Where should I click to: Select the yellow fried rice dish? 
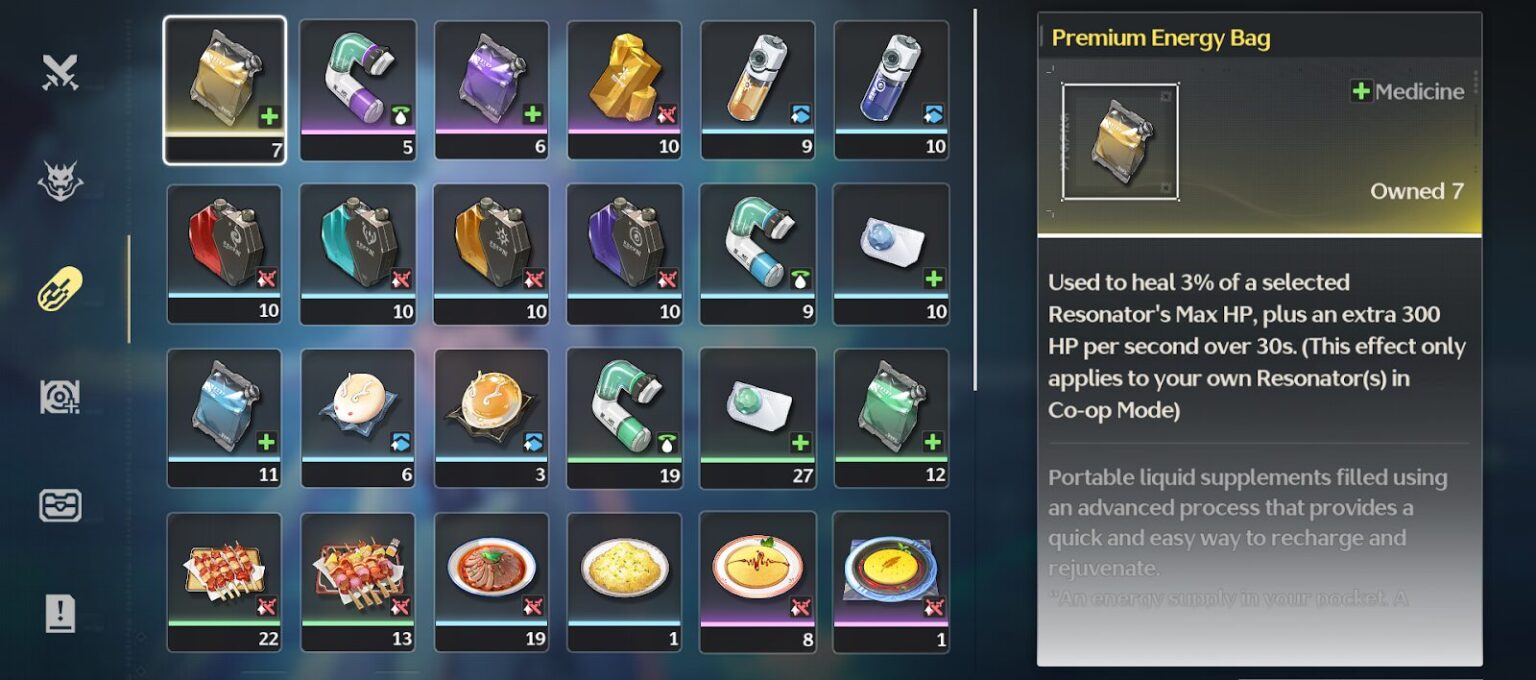pos(624,580)
